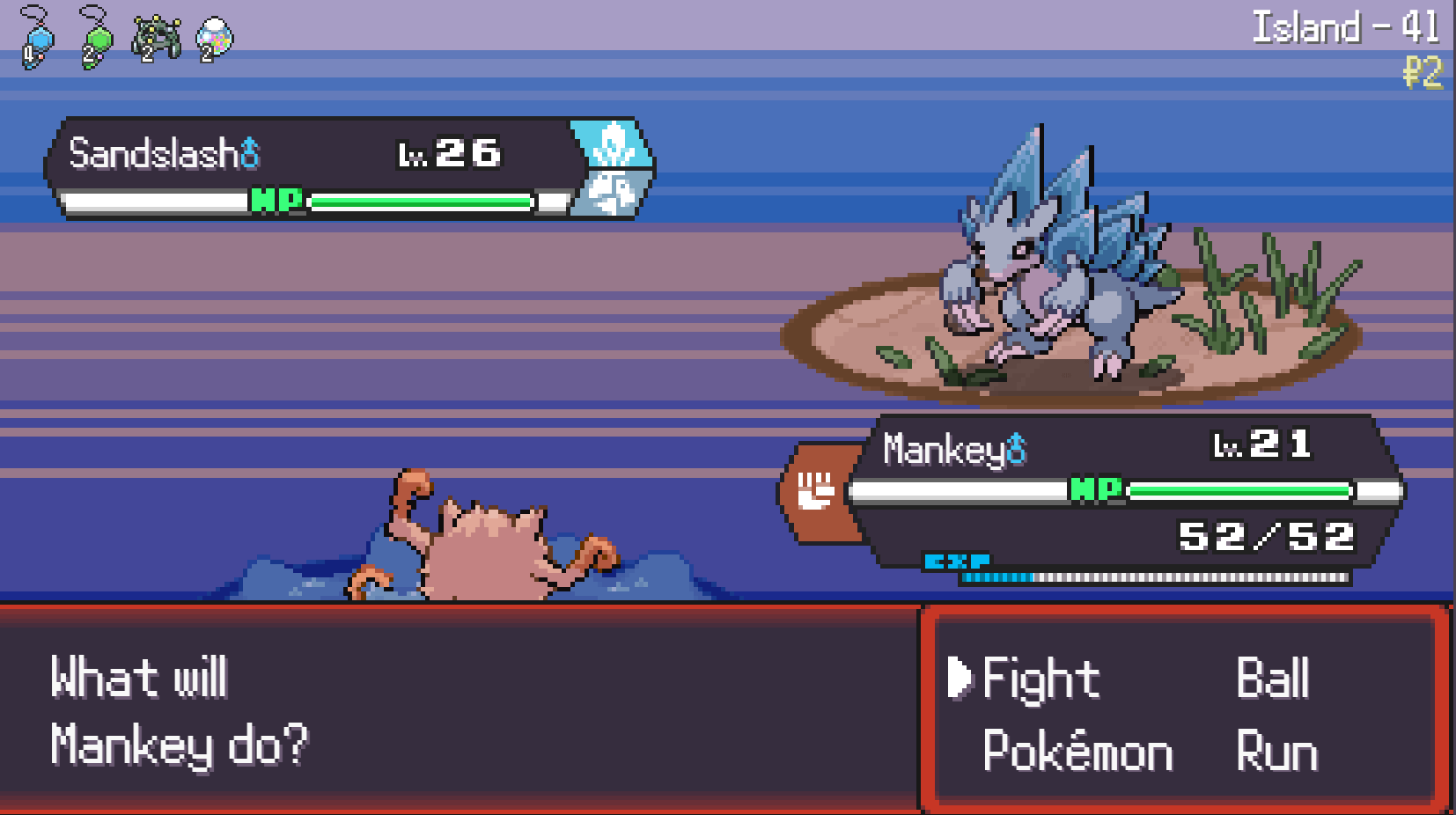Viewport: 1456px width, 815px height.
Task: Select the Fight option
Action: coord(1043,679)
